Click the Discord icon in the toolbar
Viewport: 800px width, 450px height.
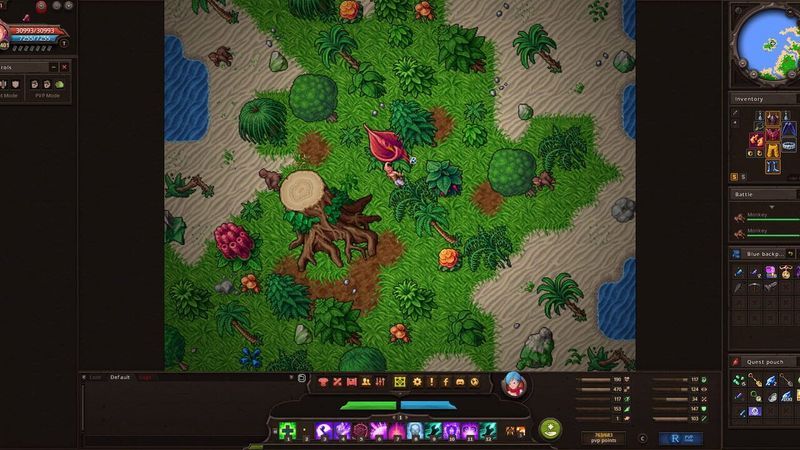(459, 383)
